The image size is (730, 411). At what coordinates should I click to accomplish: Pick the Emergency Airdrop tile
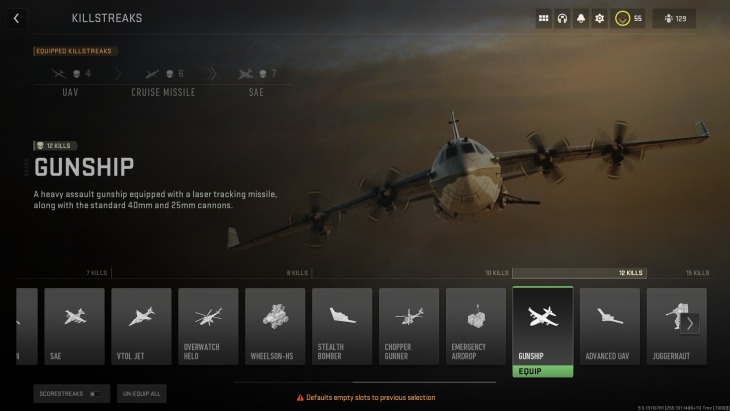(x=476, y=326)
